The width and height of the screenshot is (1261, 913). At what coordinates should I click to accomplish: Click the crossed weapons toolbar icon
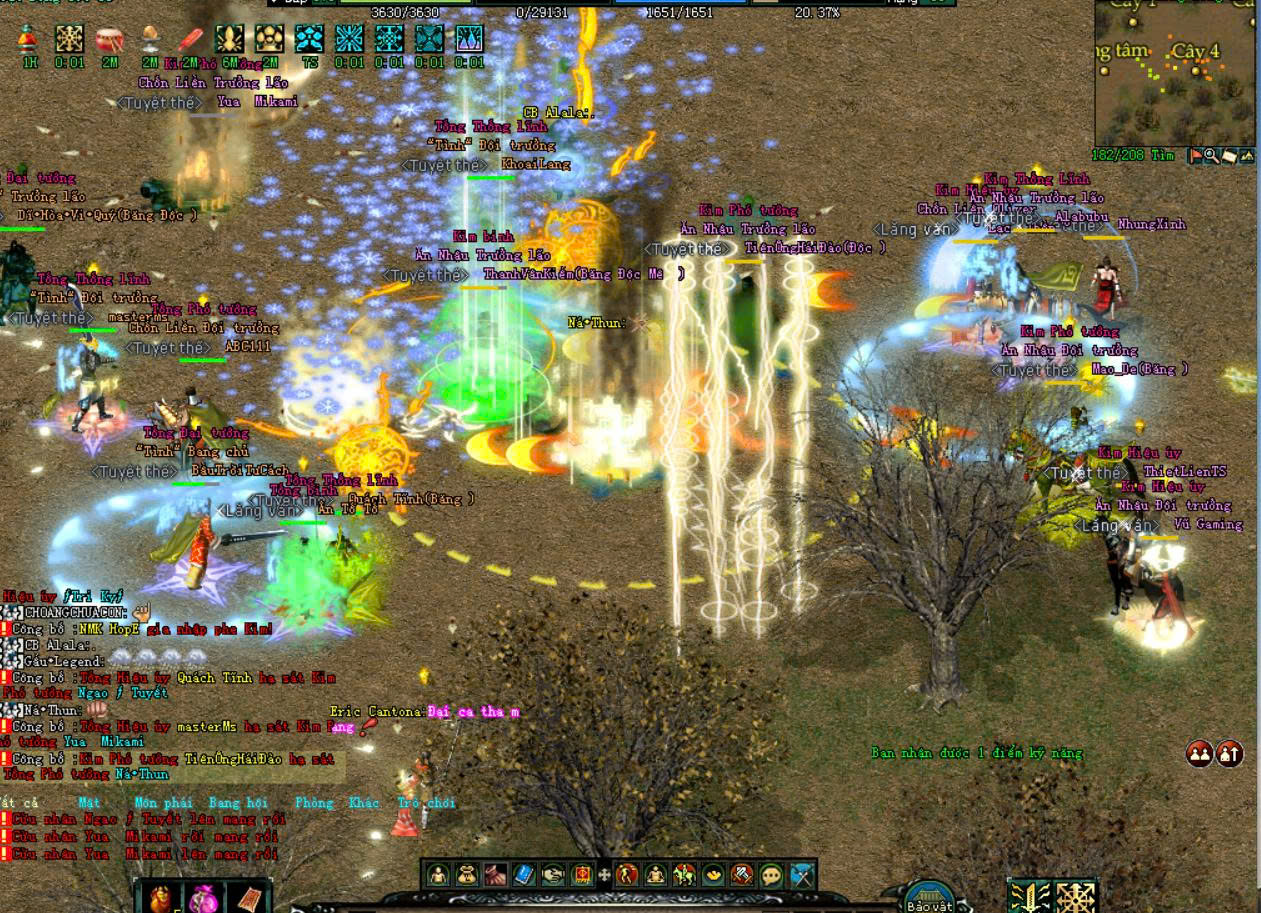click(801, 875)
